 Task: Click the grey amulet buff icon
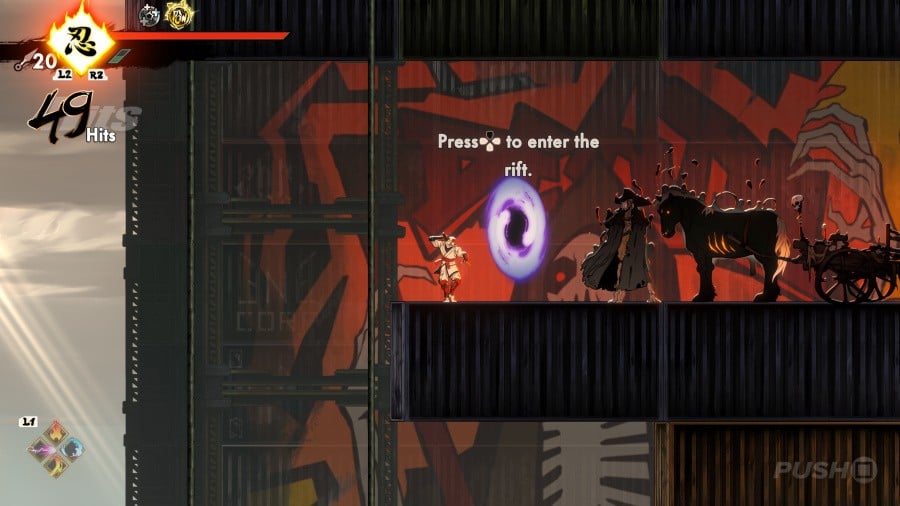pyautogui.click(x=150, y=15)
